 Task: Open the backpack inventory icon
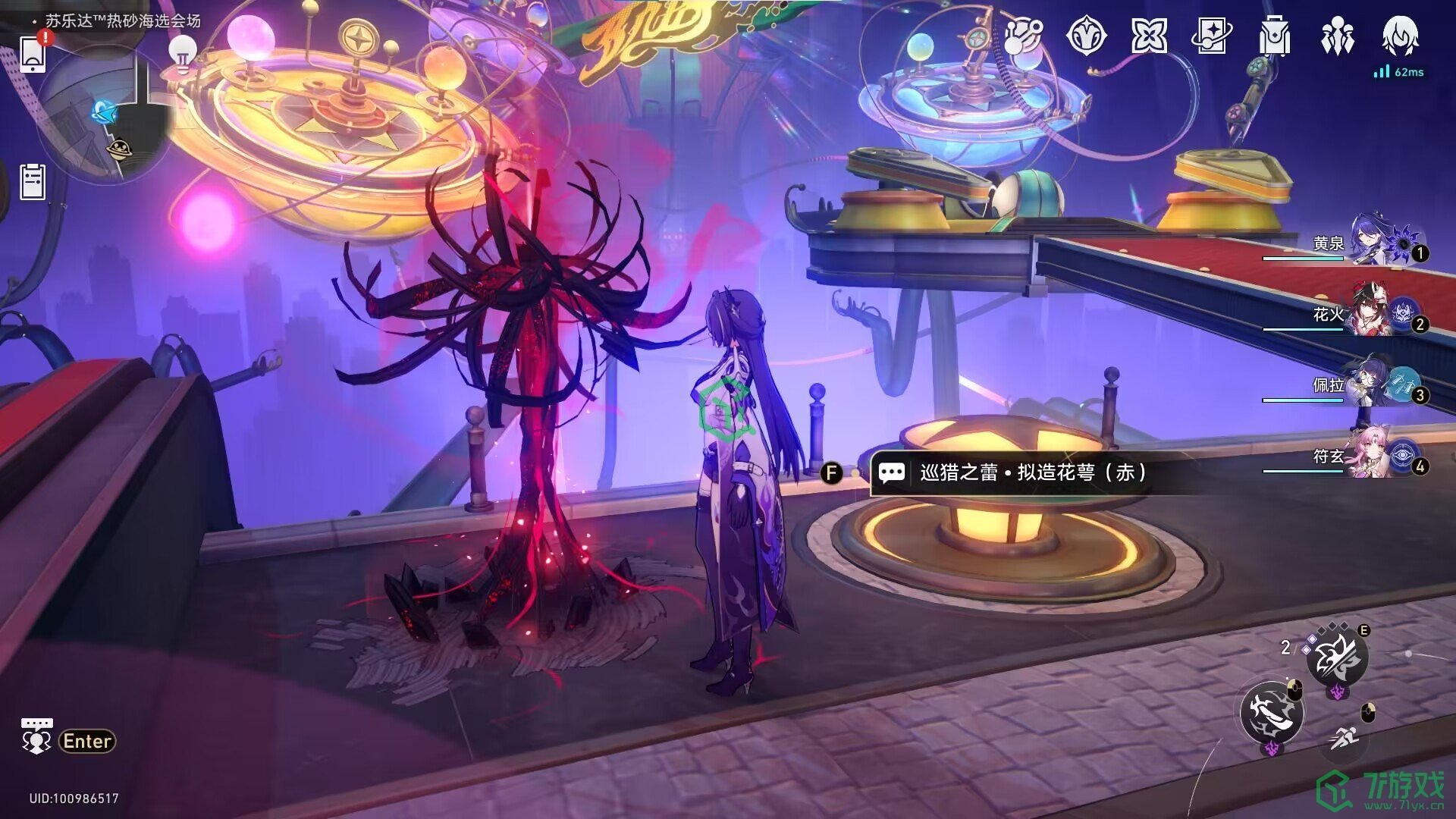pyautogui.click(x=1275, y=36)
